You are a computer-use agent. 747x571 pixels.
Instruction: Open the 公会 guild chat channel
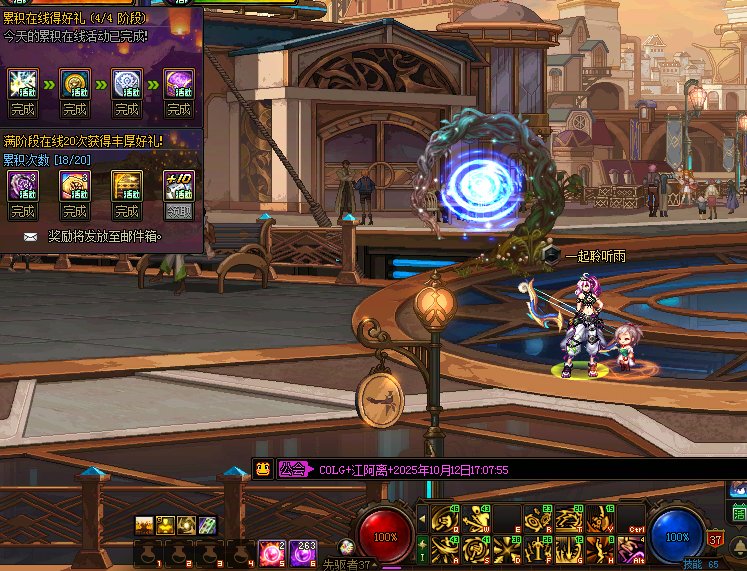click(292, 468)
